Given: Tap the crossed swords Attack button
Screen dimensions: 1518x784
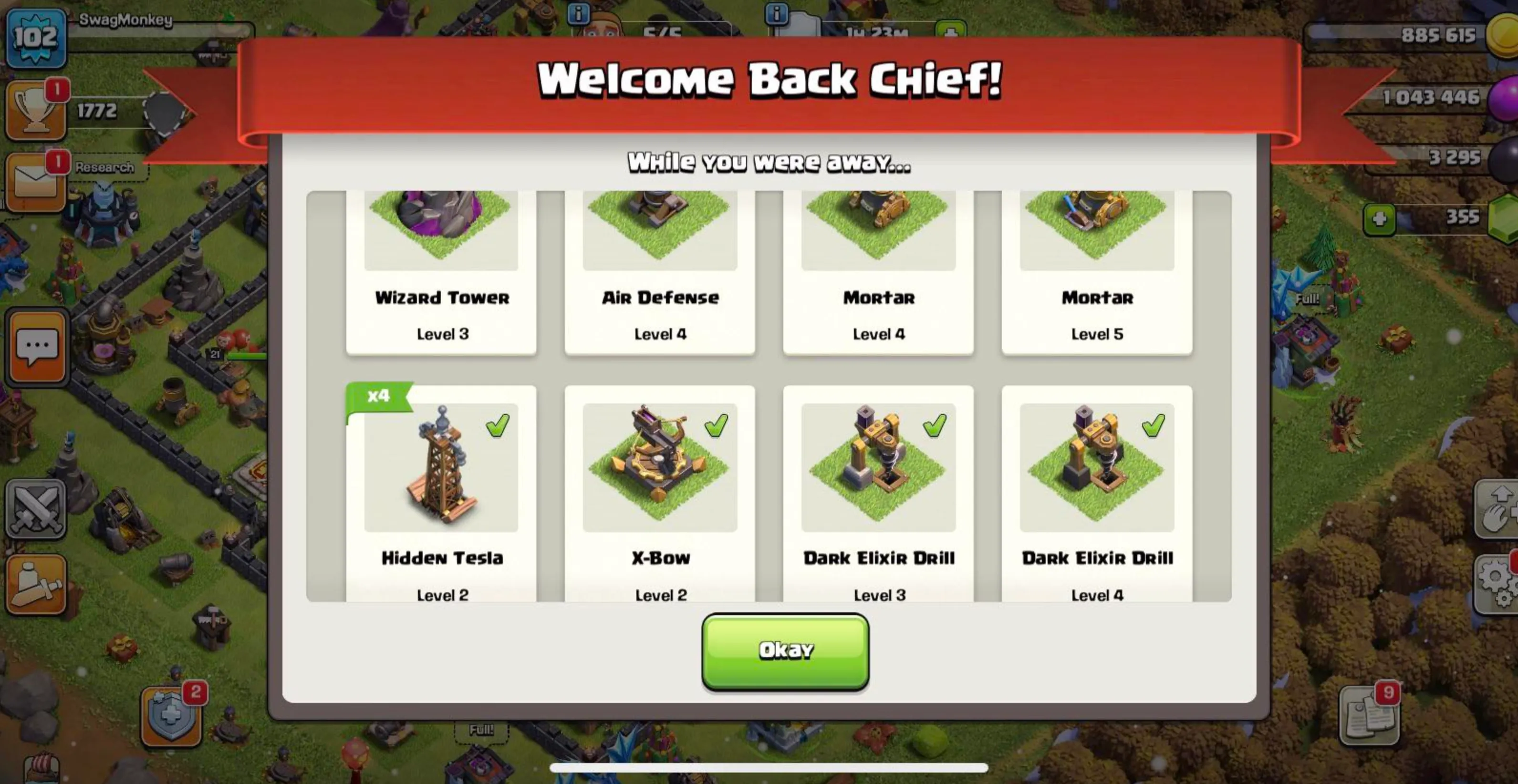Looking at the screenshot, I should 35,509.
